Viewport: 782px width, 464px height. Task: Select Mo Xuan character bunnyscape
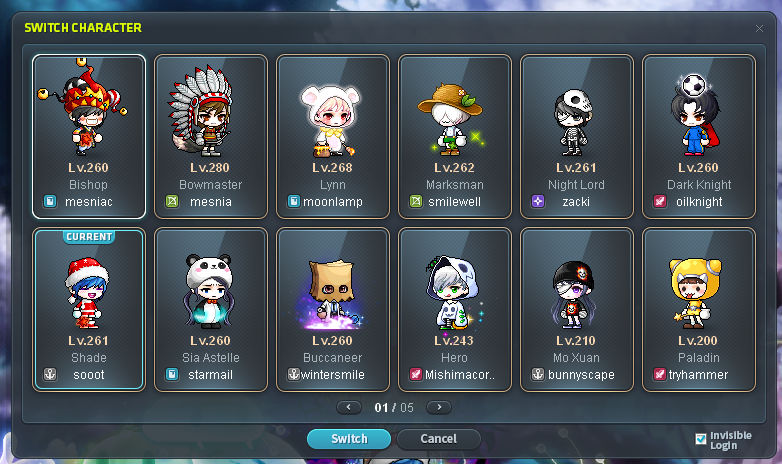[577, 309]
